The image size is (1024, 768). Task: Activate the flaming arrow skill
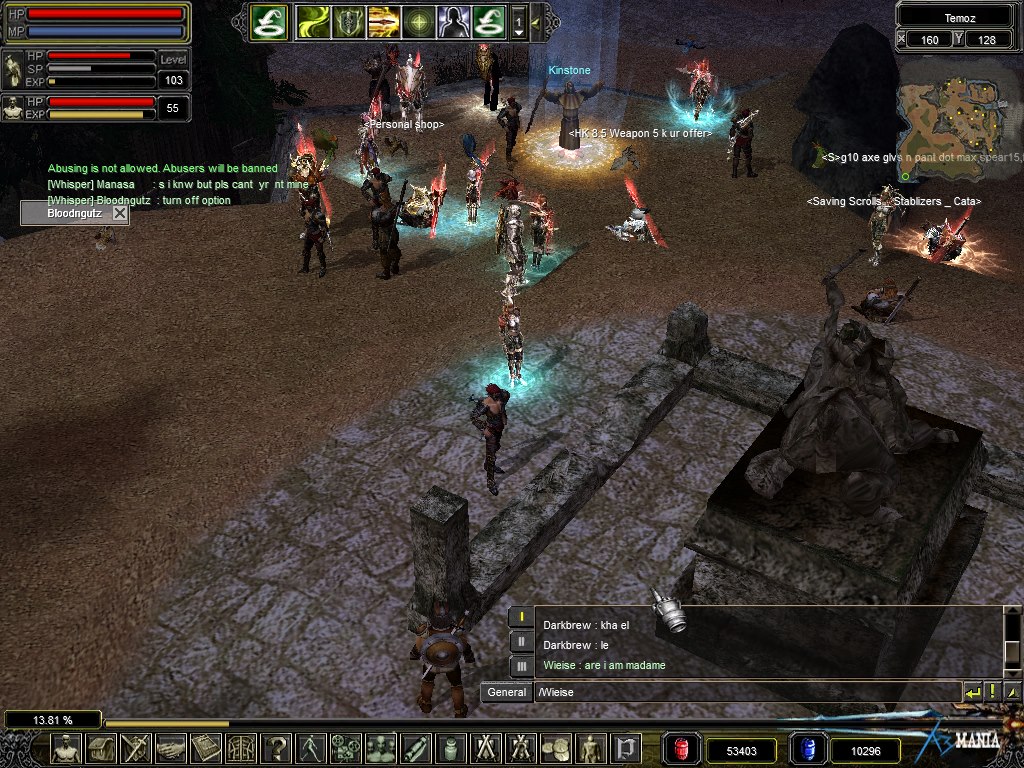pyautogui.click(x=383, y=21)
